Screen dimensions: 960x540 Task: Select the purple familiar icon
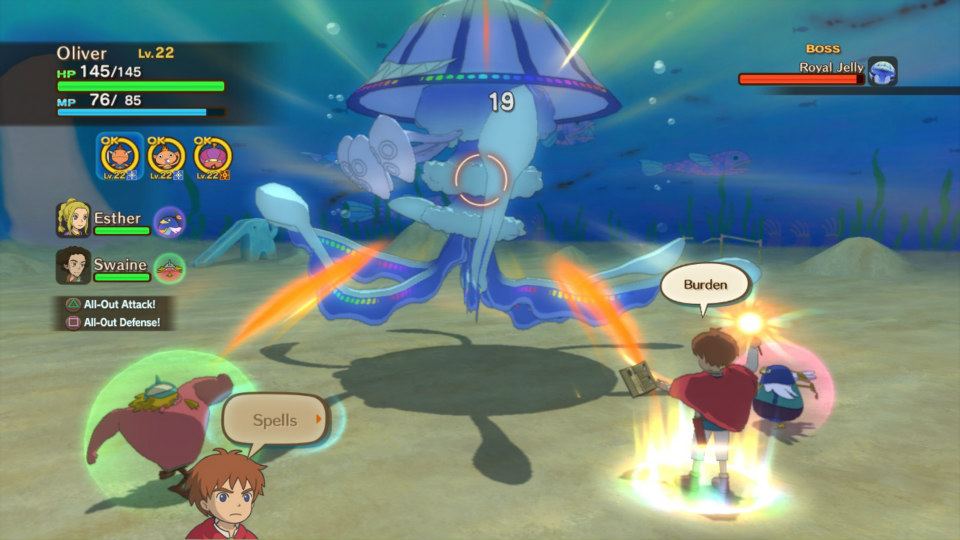point(213,156)
